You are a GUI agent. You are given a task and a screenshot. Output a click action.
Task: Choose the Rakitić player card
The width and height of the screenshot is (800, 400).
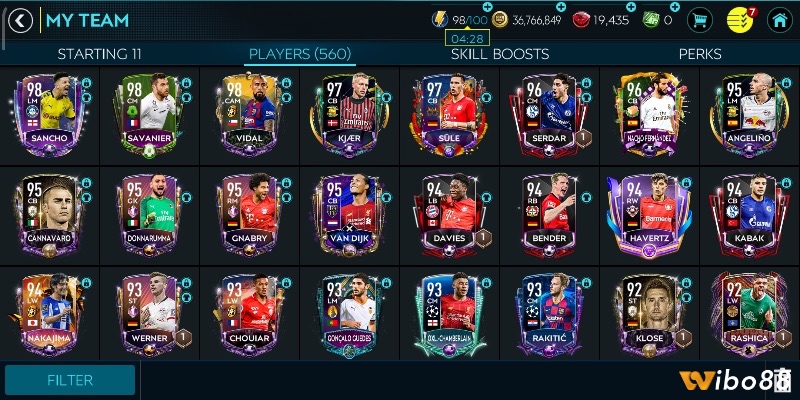[x=547, y=310]
